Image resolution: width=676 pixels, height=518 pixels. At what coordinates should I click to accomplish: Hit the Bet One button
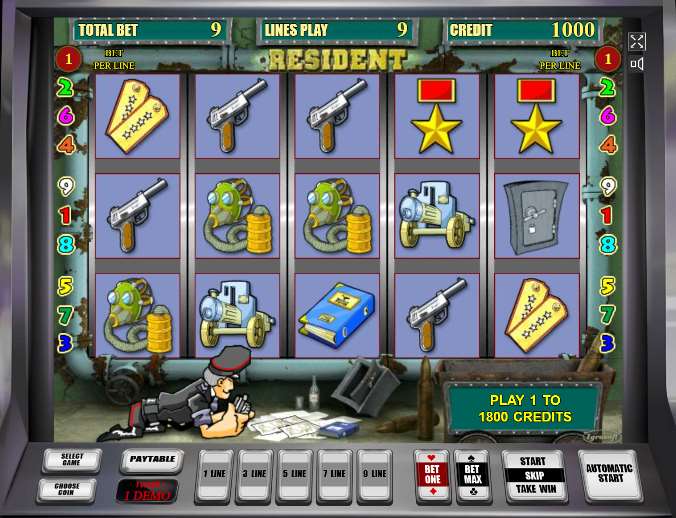coord(432,473)
